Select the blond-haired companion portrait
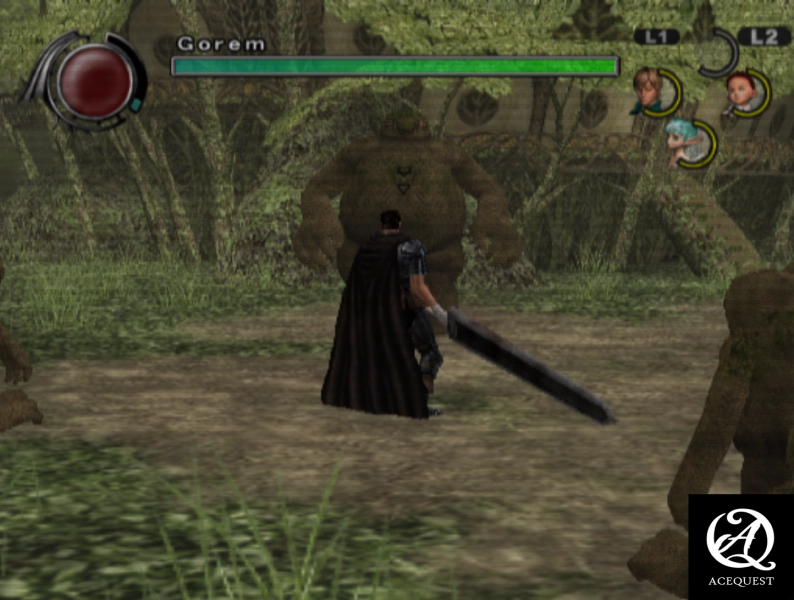This screenshot has width=794, height=600. [x=654, y=92]
